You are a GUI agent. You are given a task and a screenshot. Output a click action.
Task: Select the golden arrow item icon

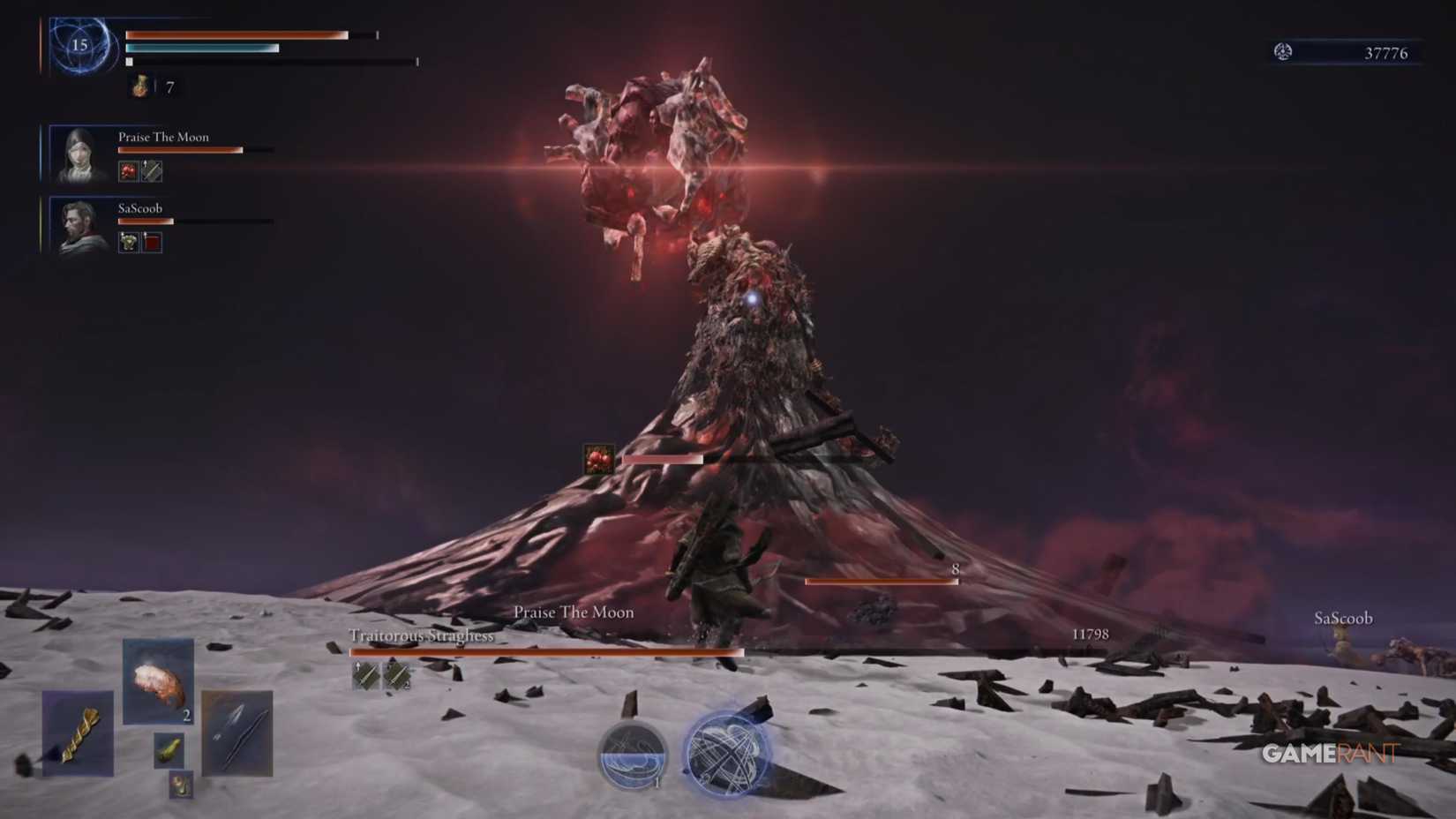[x=79, y=733]
